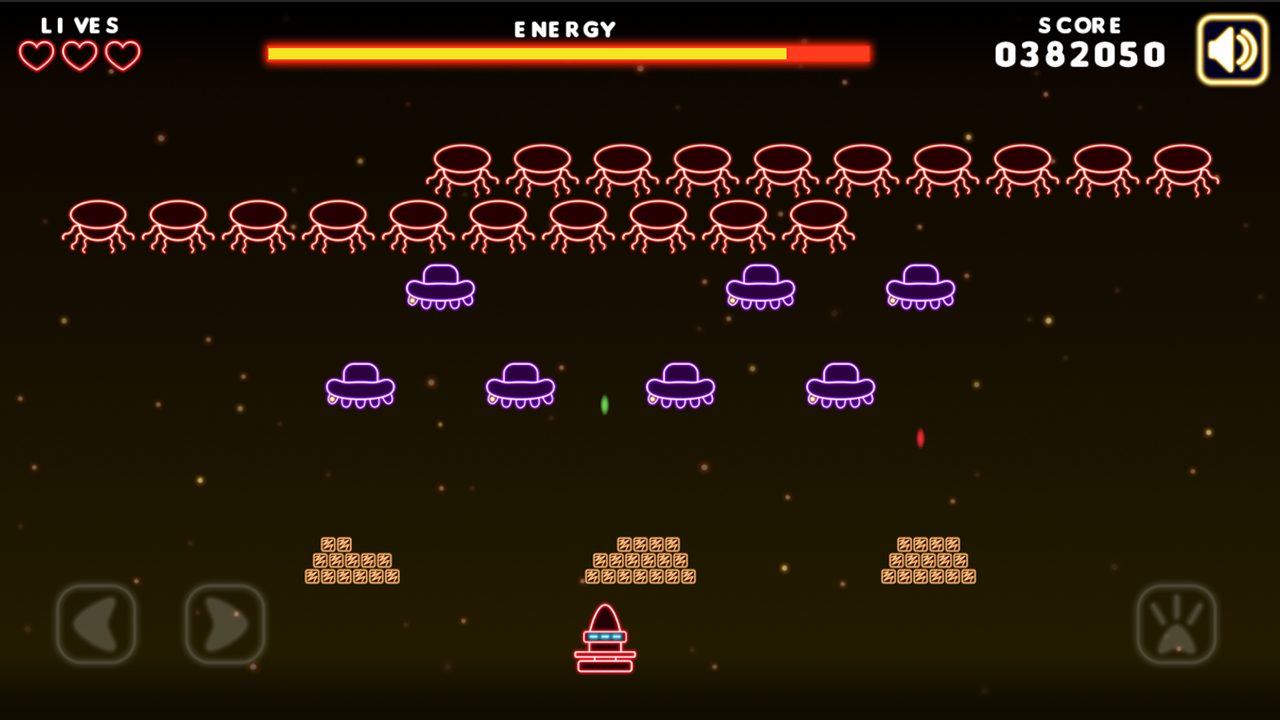
Task: Tap the move right arrow button
Action: tap(225, 624)
